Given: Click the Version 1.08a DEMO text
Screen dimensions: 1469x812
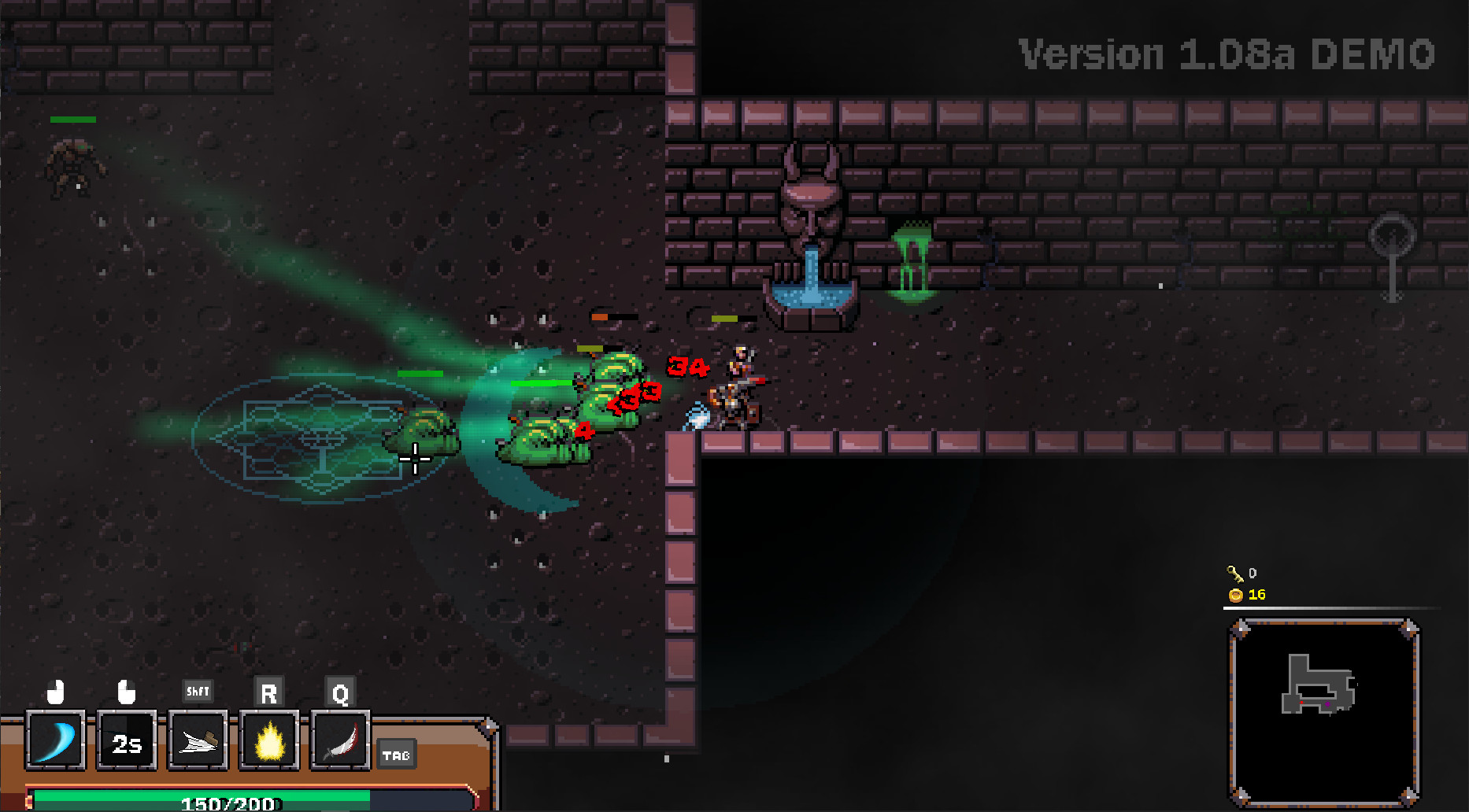Looking at the screenshot, I should pyautogui.click(x=1225, y=53).
